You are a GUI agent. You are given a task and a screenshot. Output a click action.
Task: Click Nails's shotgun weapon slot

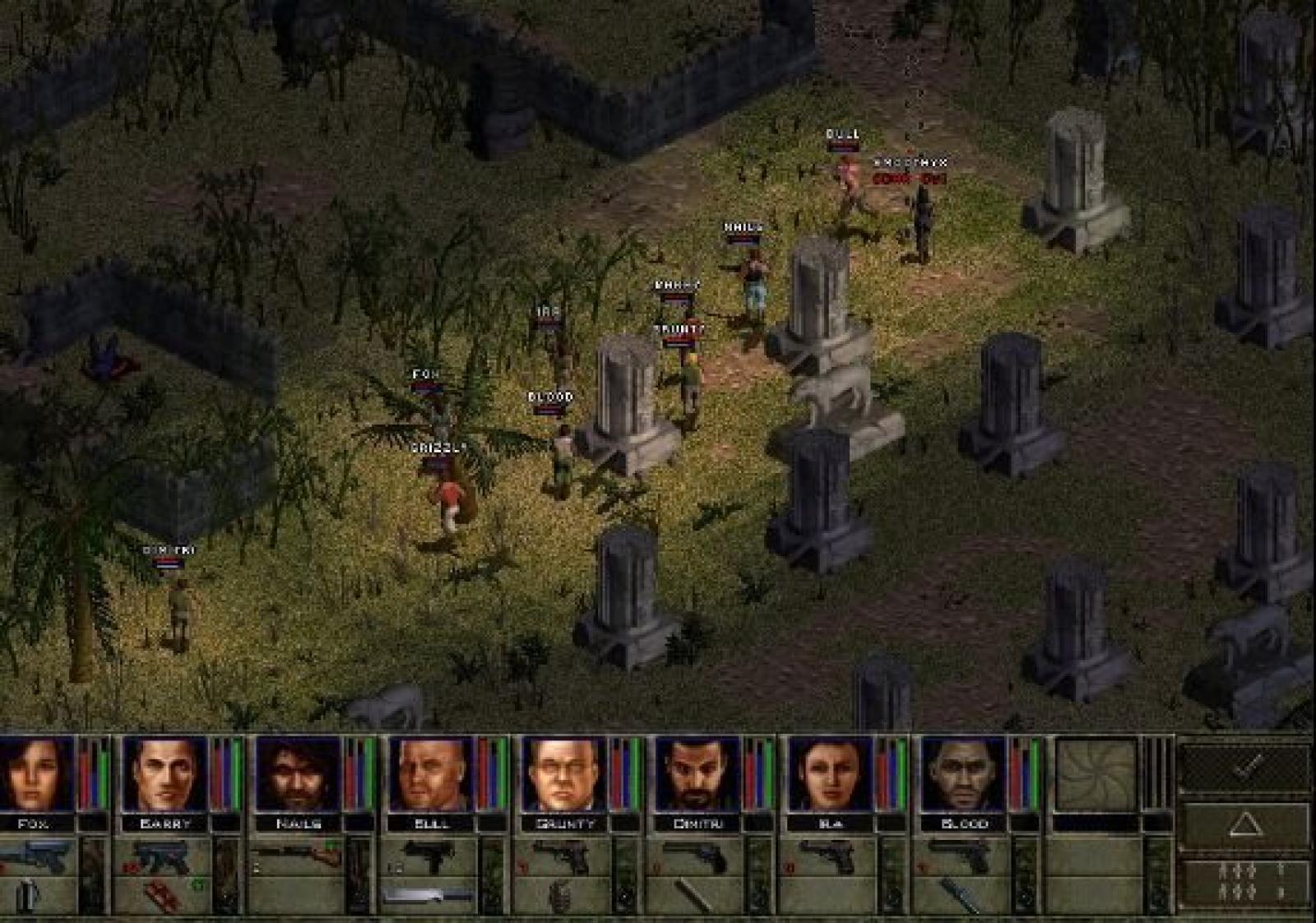click(x=296, y=856)
